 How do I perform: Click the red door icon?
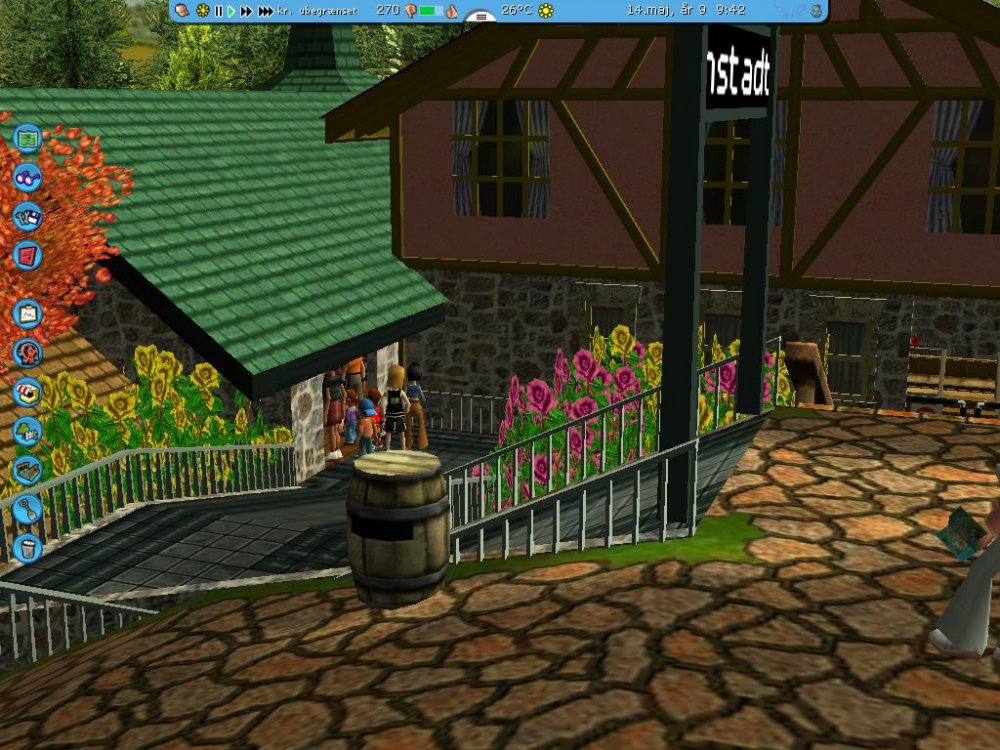tap(27, 255)
